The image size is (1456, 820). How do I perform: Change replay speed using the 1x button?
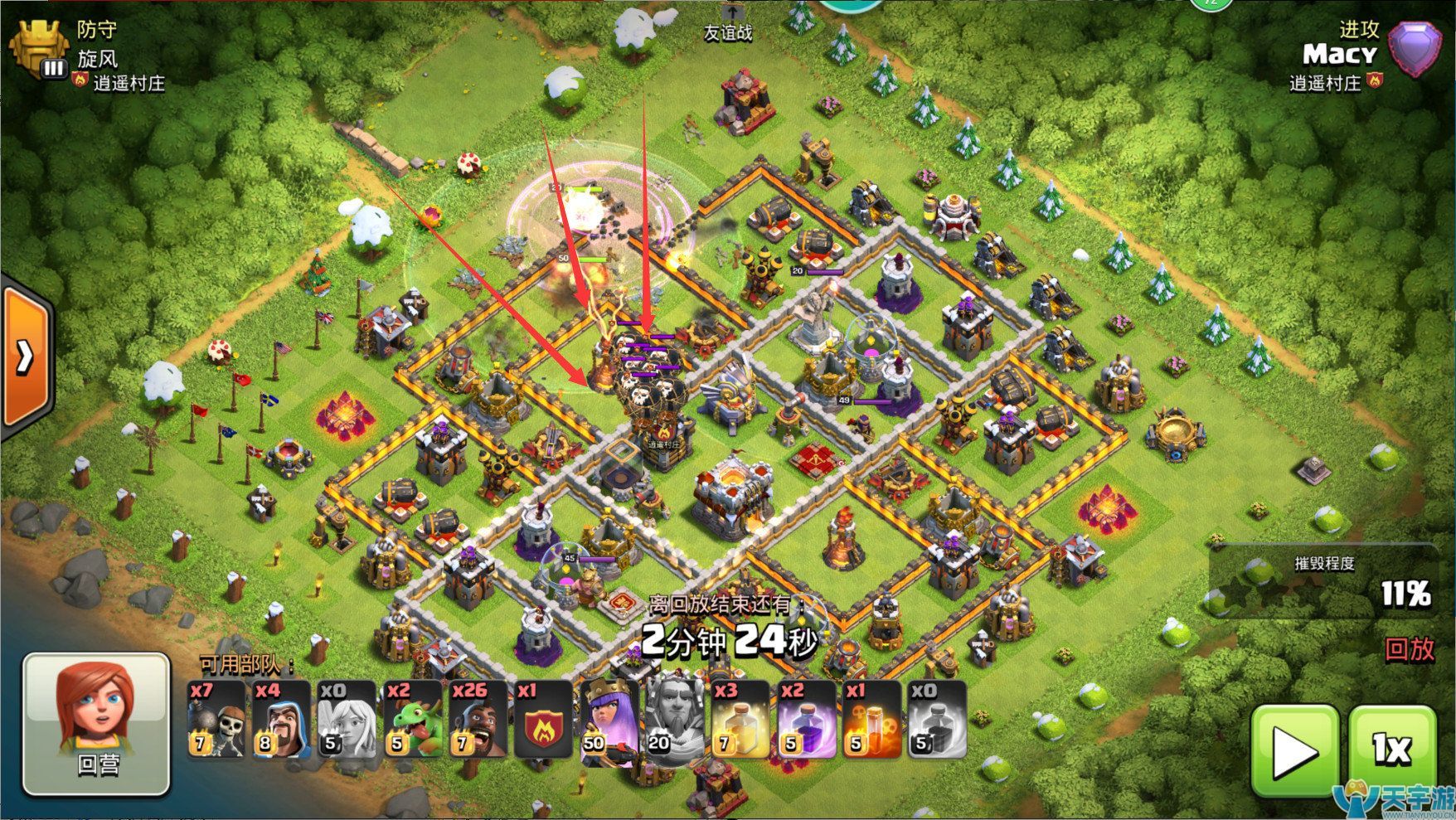[x=1391, y=751]
